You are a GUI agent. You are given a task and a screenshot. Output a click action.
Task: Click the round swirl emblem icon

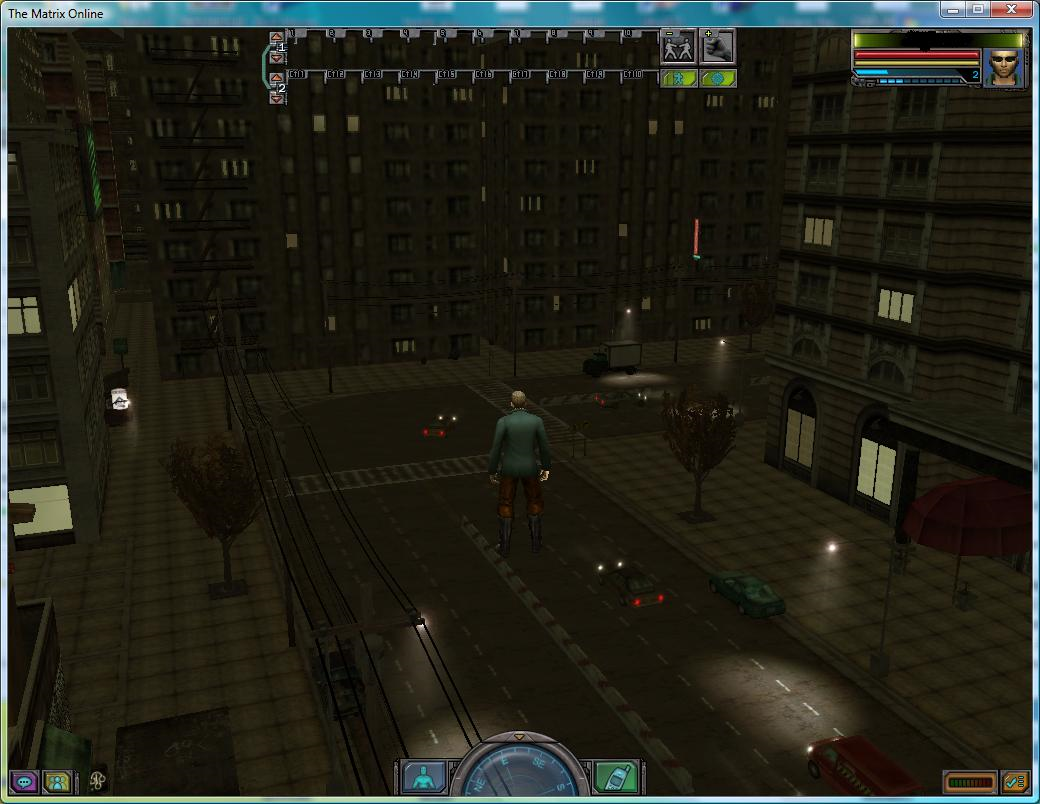[98, 780]
